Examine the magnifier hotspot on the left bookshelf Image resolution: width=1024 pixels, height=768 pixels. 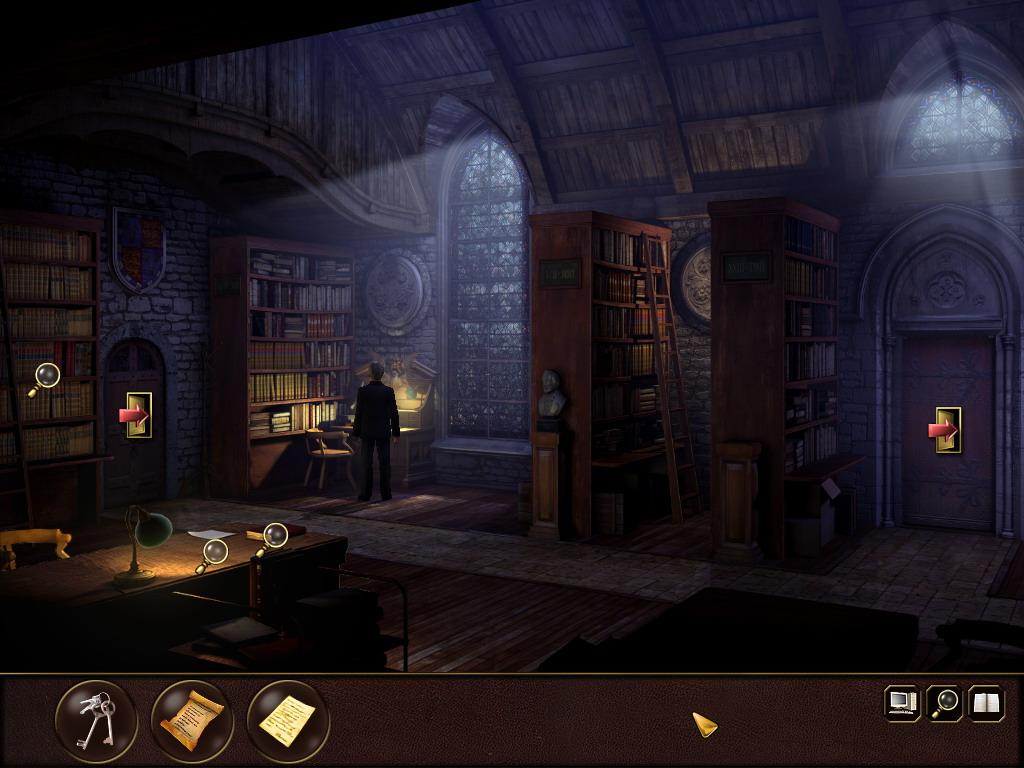(45, 378)
